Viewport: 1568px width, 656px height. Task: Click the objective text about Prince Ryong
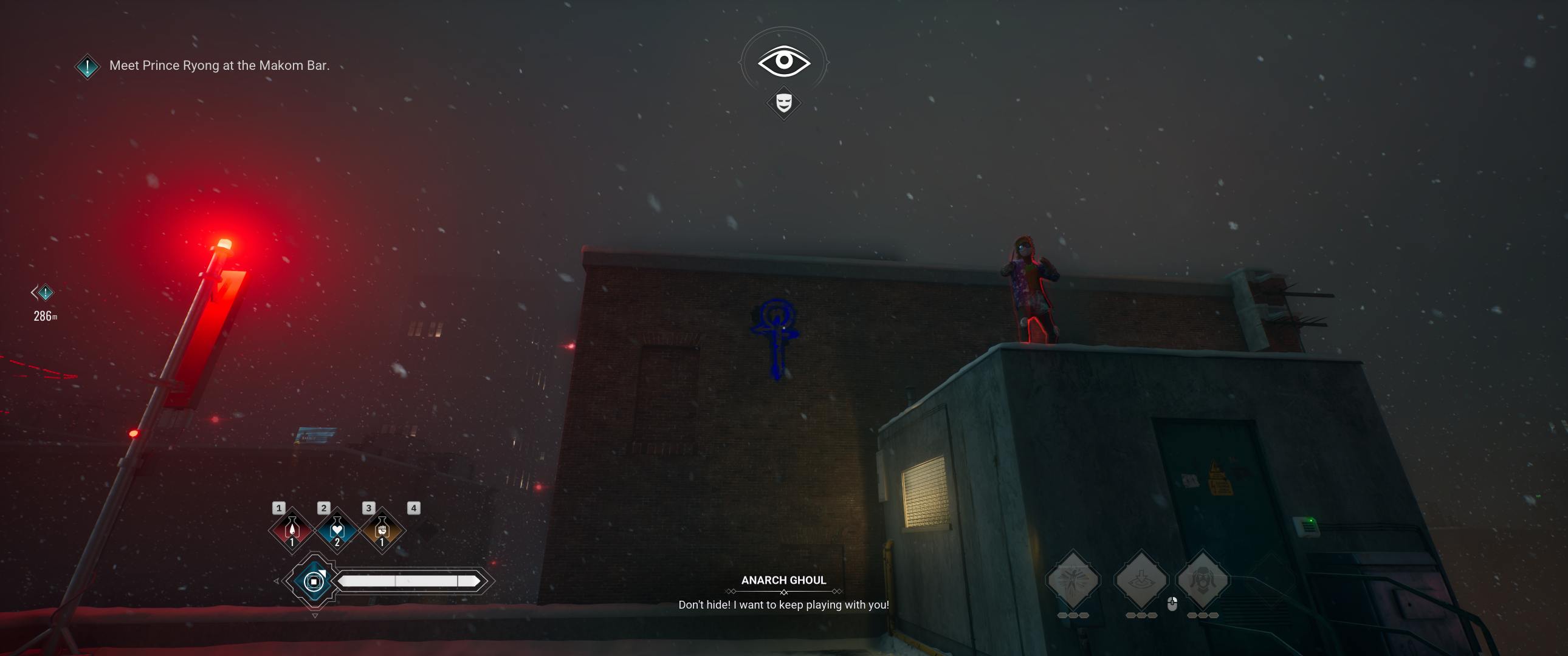click(219, 65)
